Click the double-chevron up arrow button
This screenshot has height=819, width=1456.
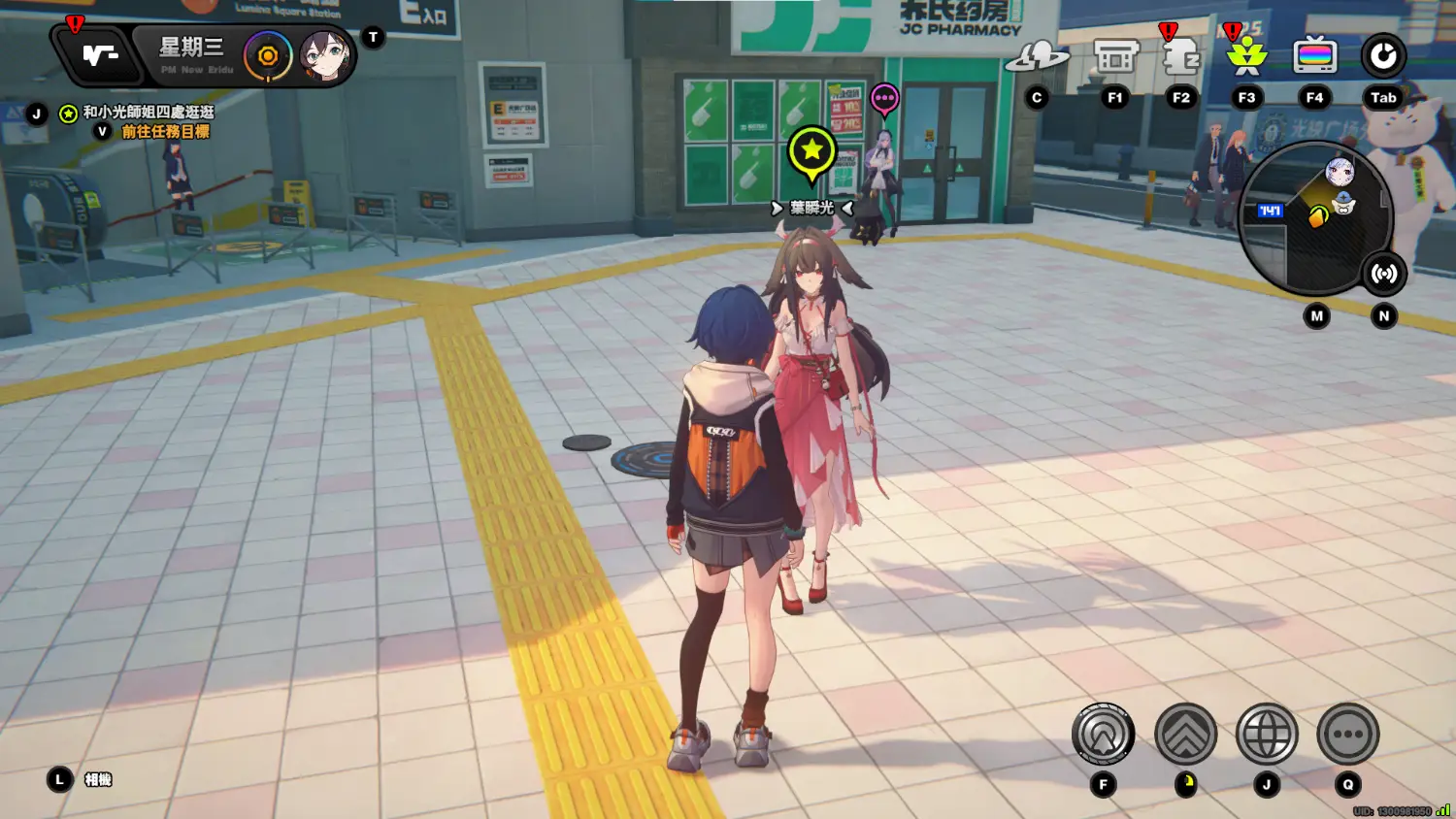click(x=1185, y=735)
